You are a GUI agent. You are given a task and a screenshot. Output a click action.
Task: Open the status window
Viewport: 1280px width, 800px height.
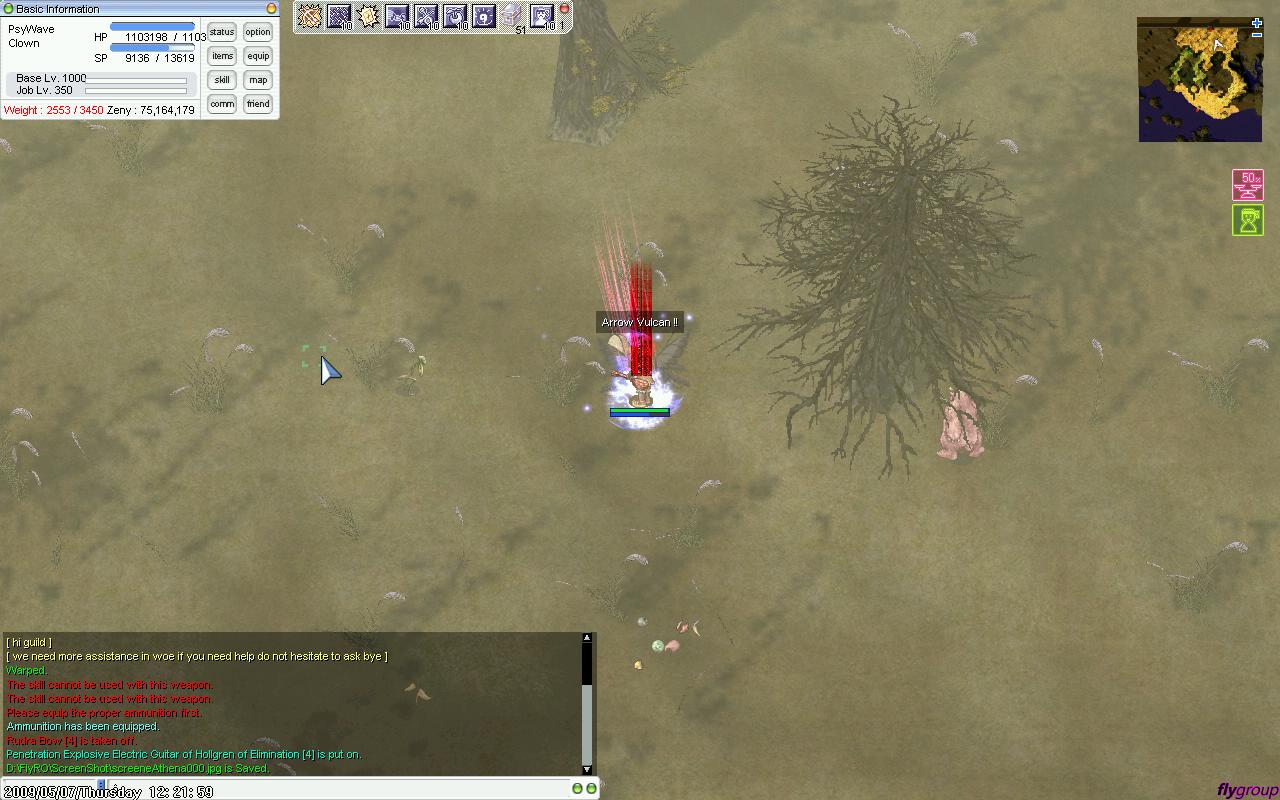coord(222,32)
